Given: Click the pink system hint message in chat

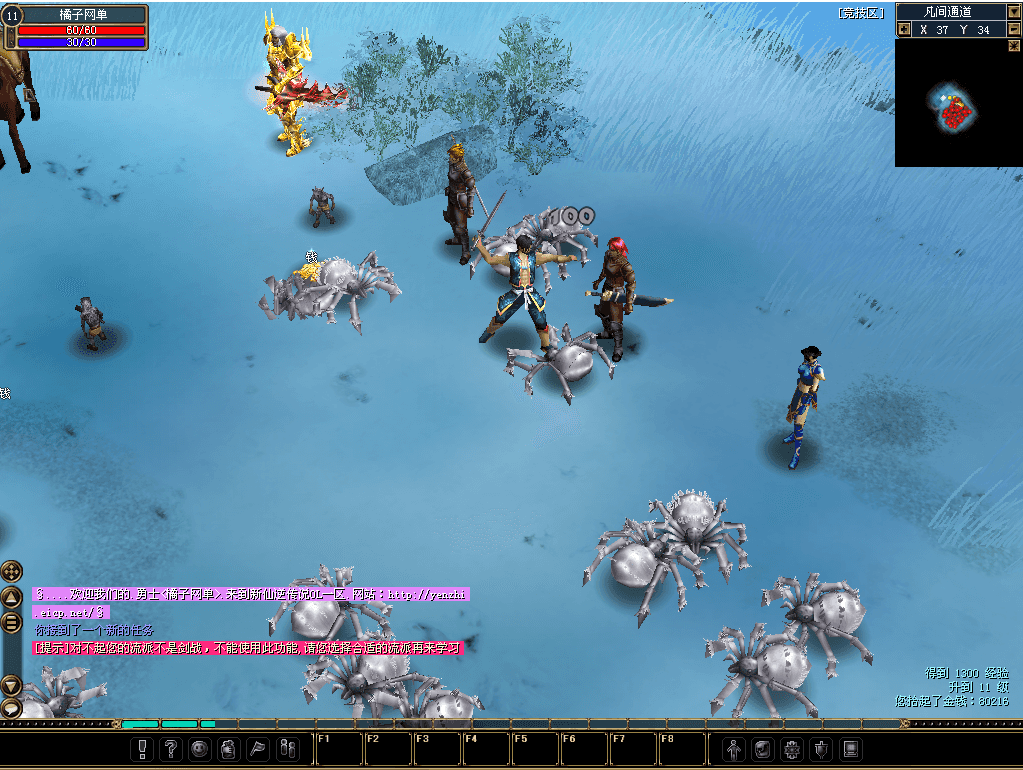Looking at the screenshot, I should (x=248, y=648).
